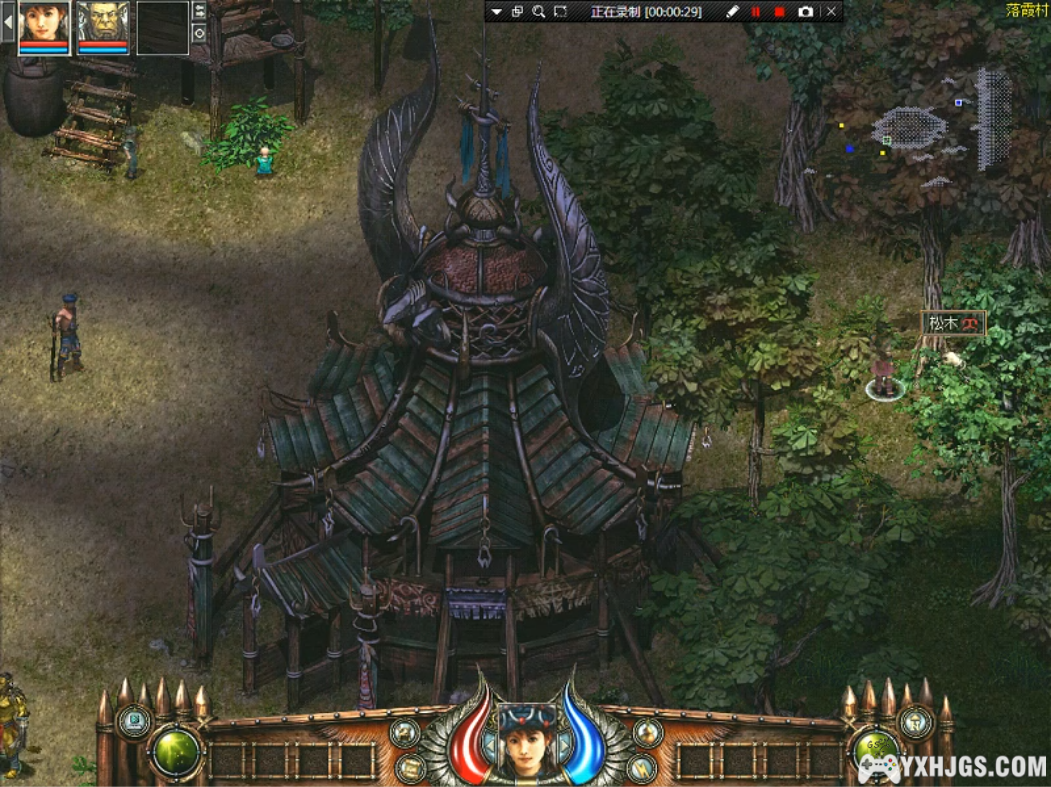Pause the screen recording
1051x787 pixels.
pos(756,12)
